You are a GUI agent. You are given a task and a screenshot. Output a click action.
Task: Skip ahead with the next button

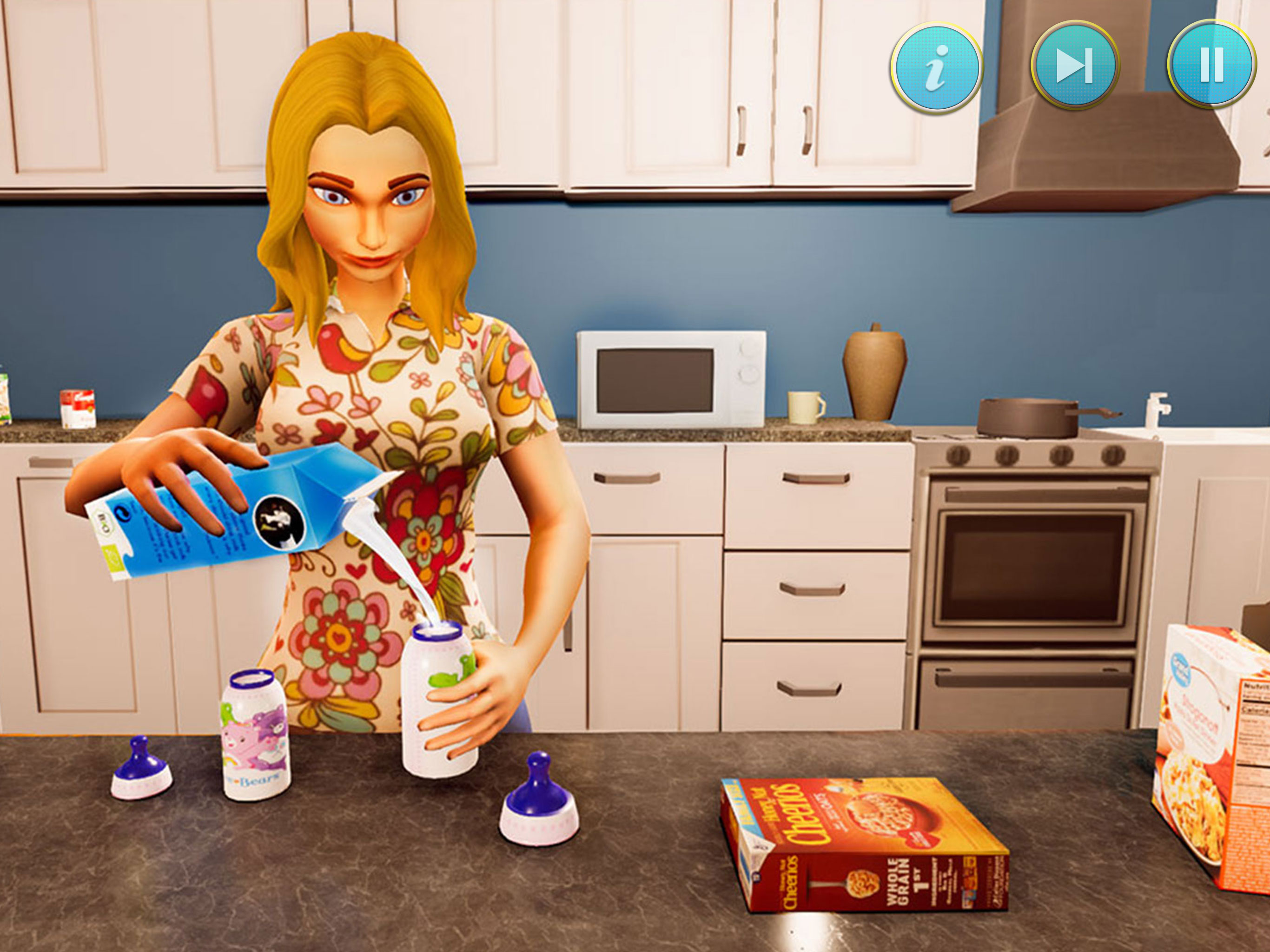(1075, 66)
